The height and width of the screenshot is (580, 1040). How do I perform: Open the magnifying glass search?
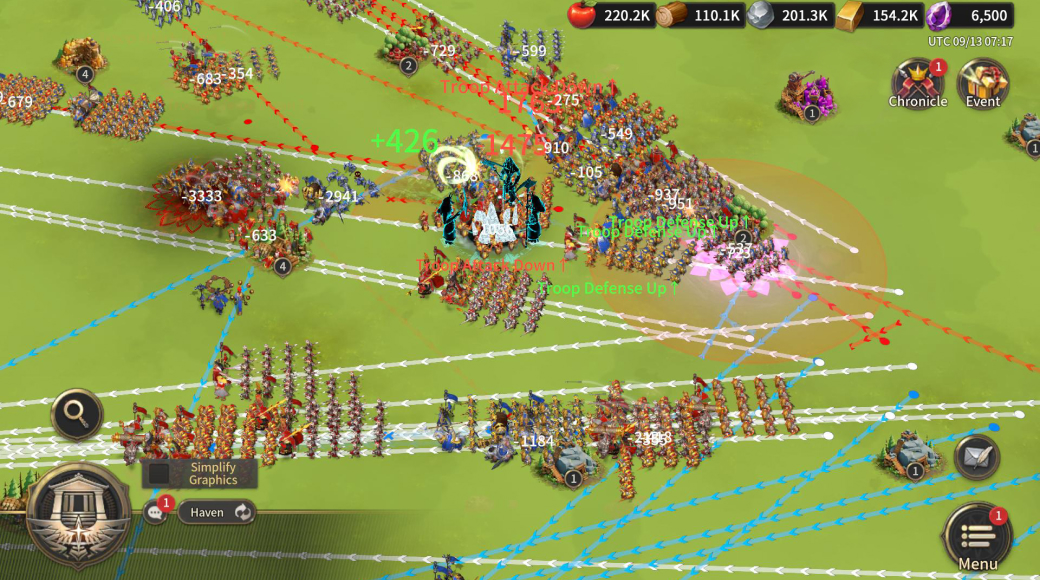[x=77, y=413]
